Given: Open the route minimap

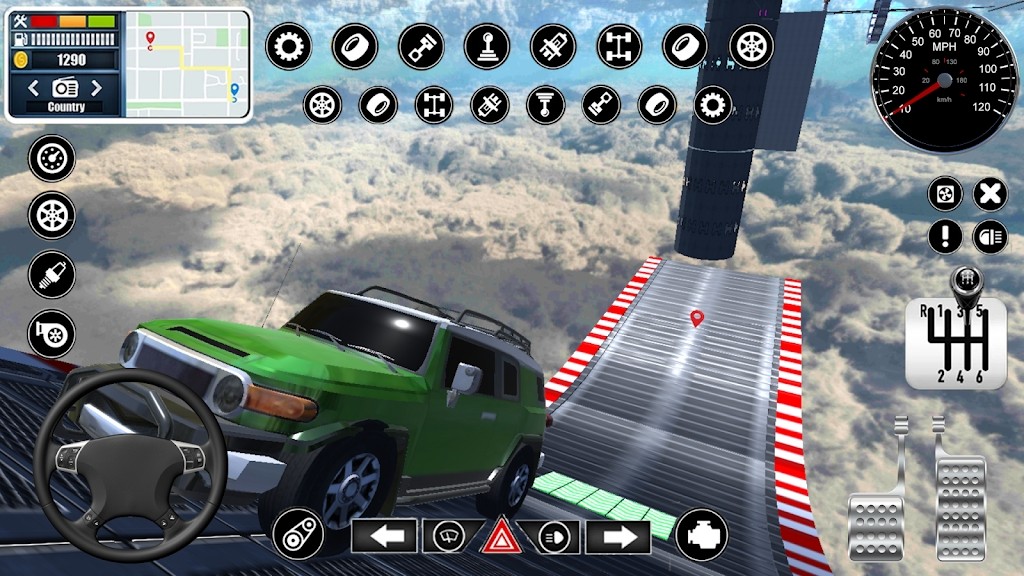Looking at the screenshot, I should tap(187, 65).
